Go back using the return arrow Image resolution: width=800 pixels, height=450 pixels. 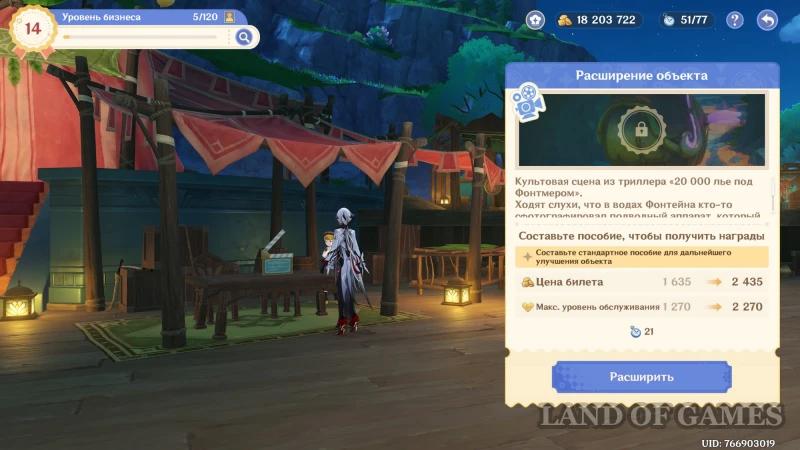coord(767,20)
